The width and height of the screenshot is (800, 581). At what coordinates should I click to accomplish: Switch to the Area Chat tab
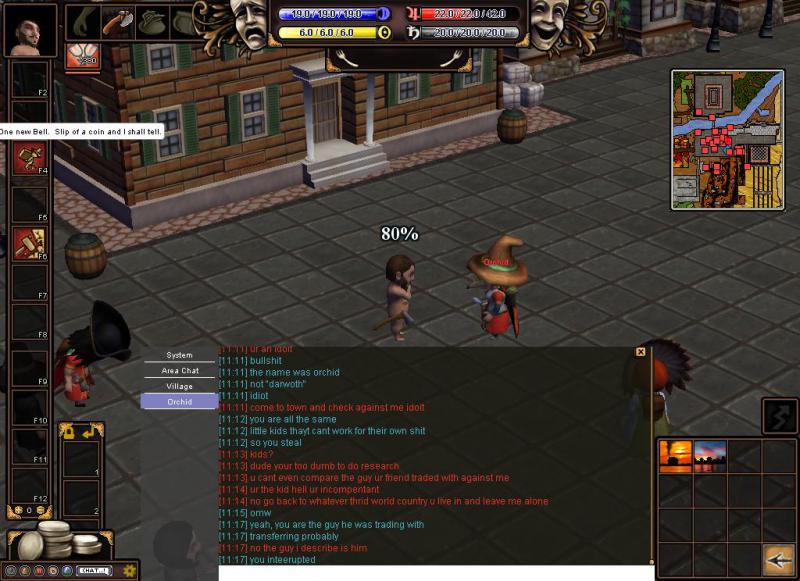pos(179,370)
